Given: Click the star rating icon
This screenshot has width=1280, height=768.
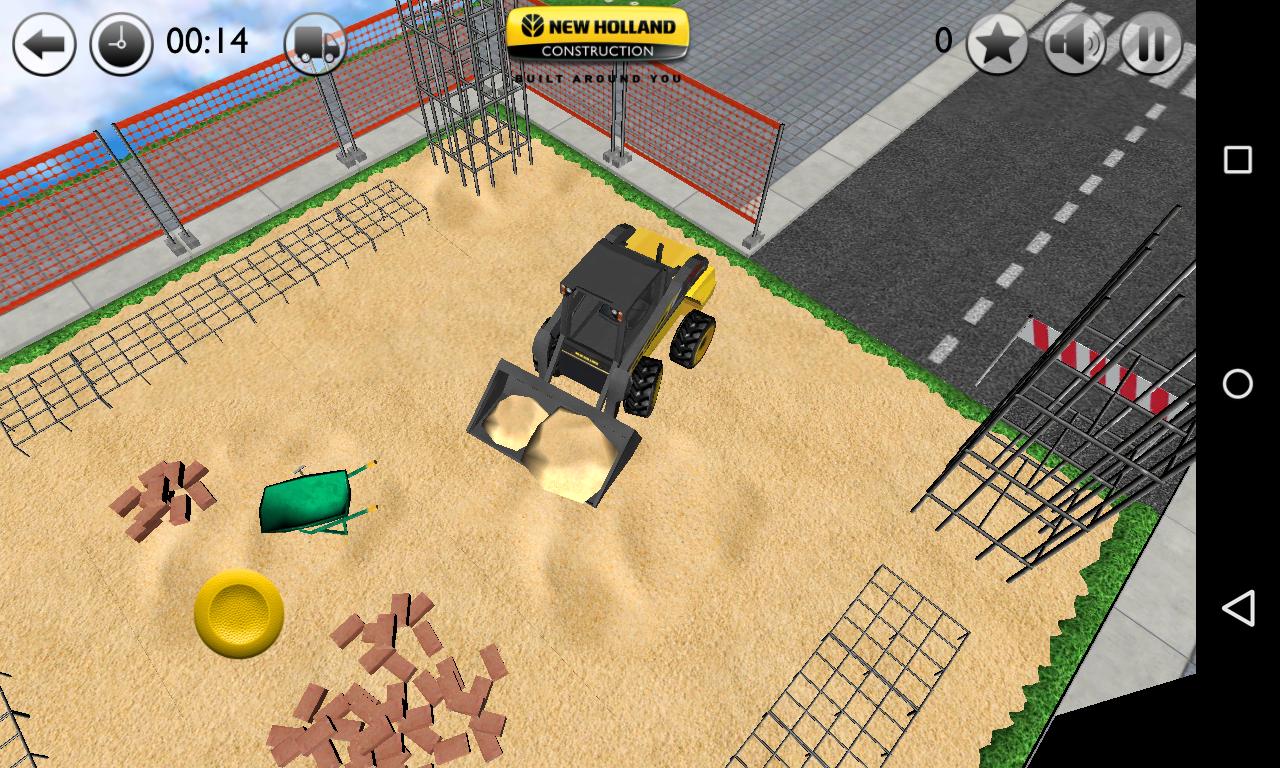Looking at the screenshot, I should click(995, 44).
